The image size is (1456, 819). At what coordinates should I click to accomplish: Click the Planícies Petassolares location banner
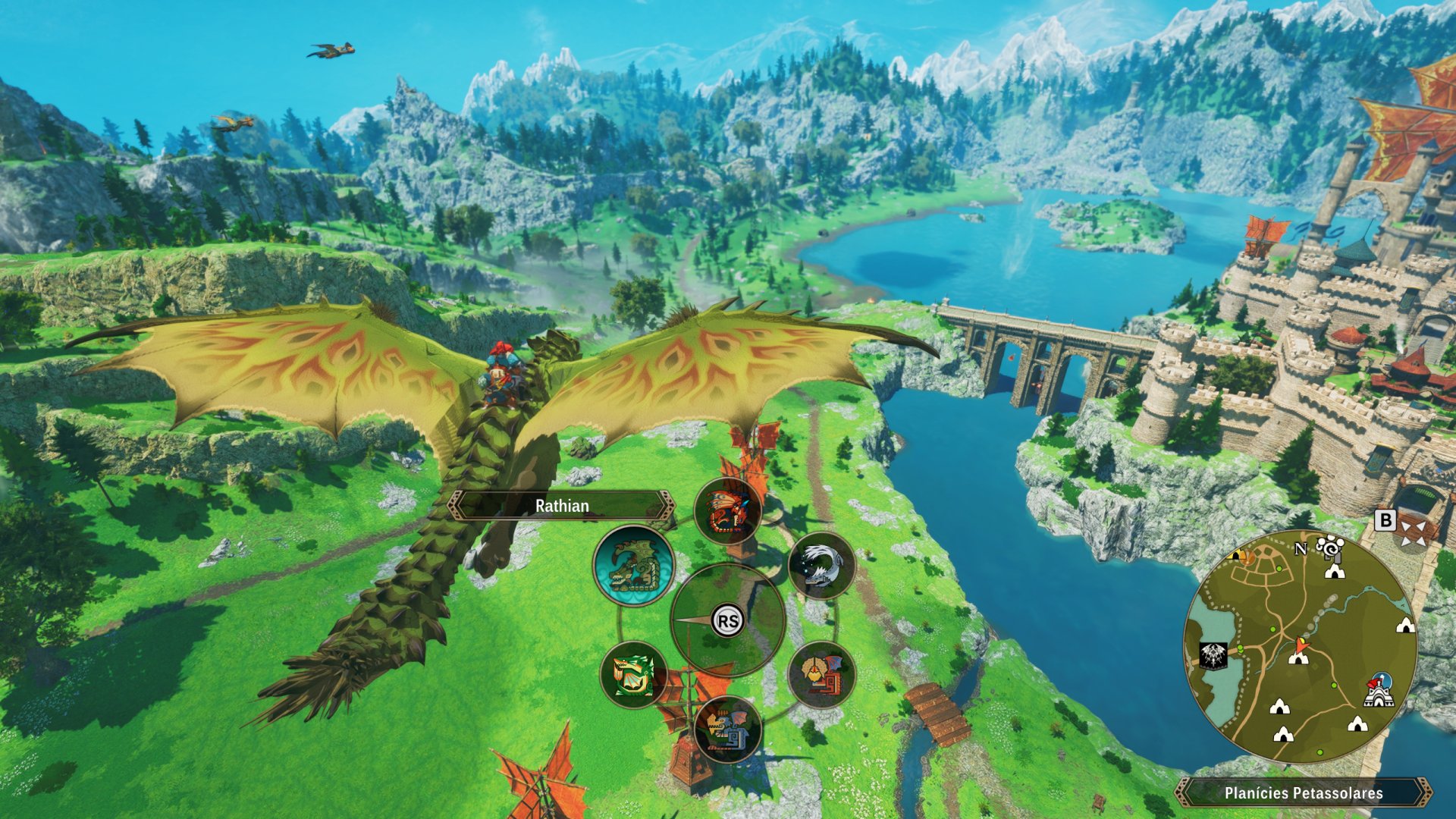[1304, 795]
